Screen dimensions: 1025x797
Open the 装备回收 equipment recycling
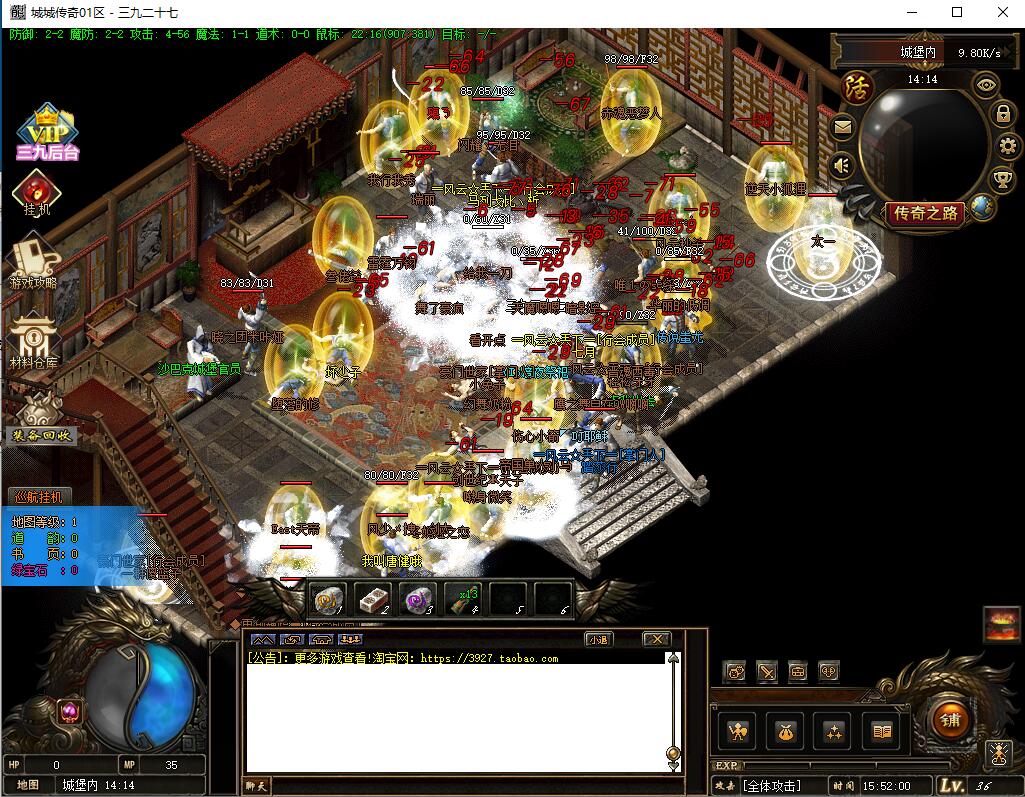pyautogui.click(x=40, y=418)
